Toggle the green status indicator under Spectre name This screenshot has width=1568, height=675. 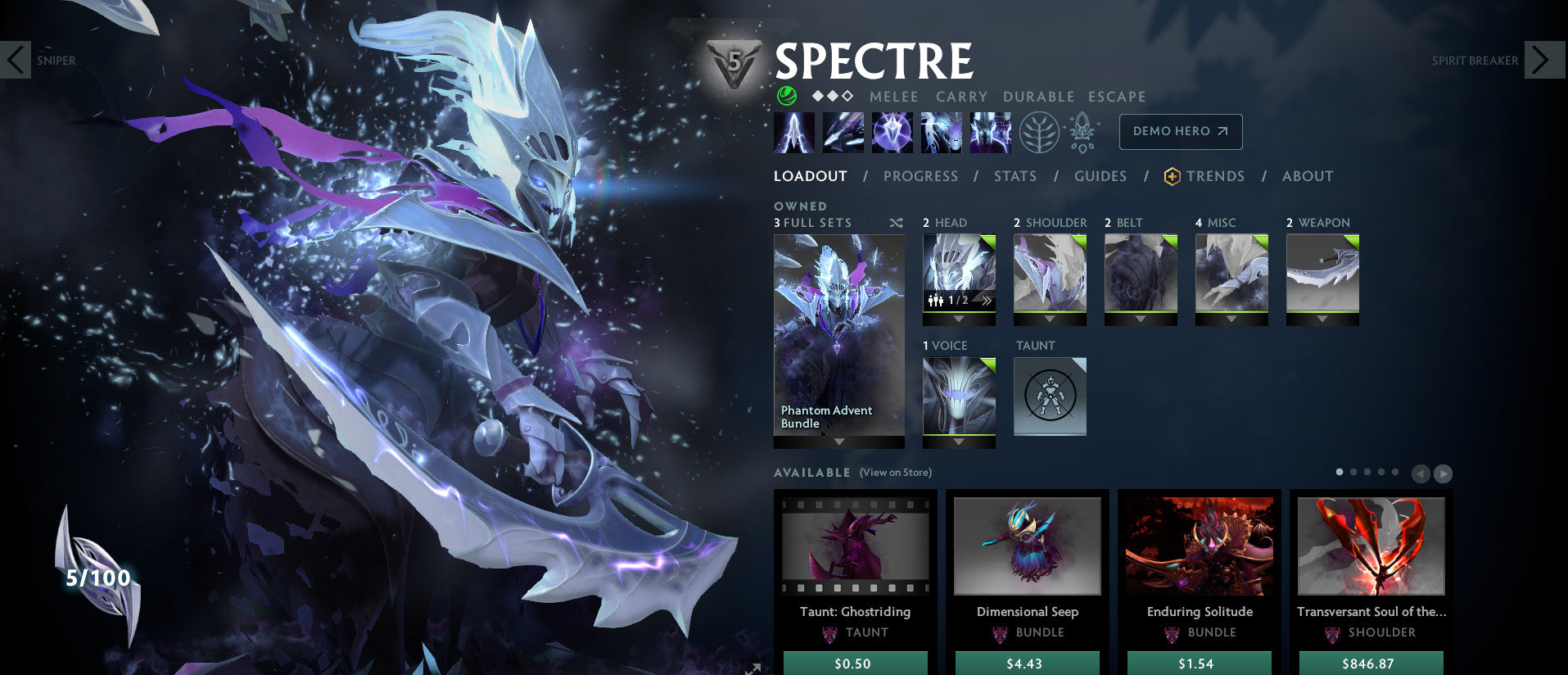pyautogui.click(x=787, y=97)
